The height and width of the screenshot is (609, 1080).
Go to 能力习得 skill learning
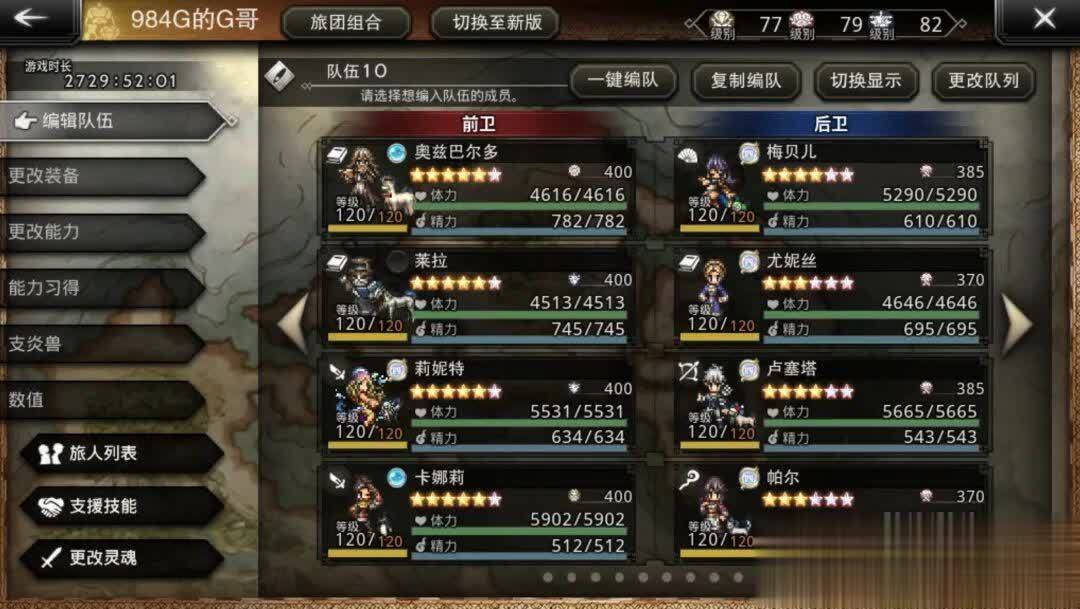coord(100,287)
